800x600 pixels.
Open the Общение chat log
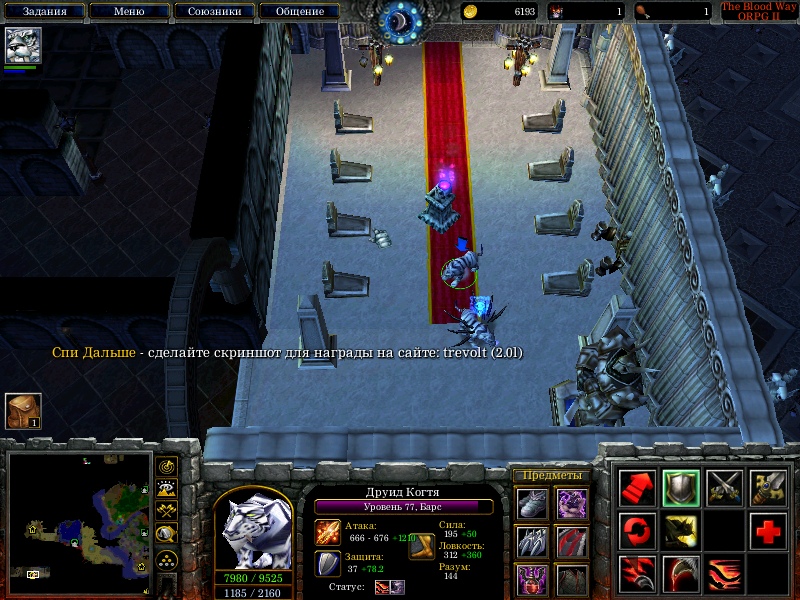point(298,12)
